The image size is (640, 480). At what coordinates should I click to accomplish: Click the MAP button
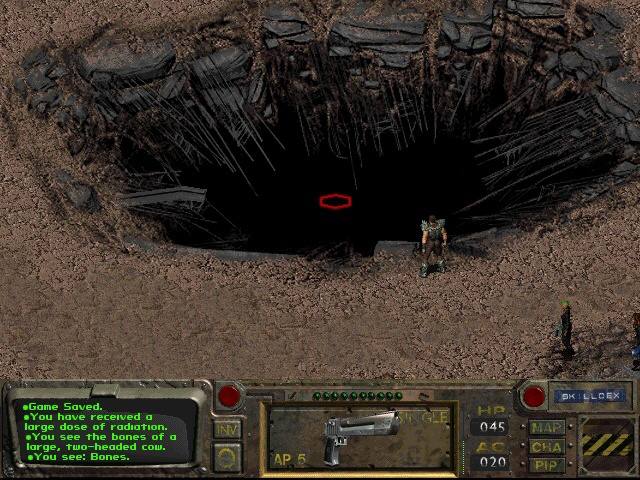547,428
